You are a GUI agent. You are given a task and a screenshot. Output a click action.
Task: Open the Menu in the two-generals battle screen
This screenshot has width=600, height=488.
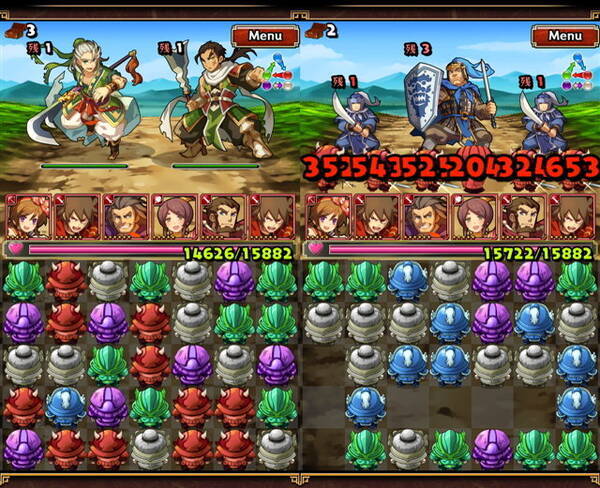coord(264,36)
